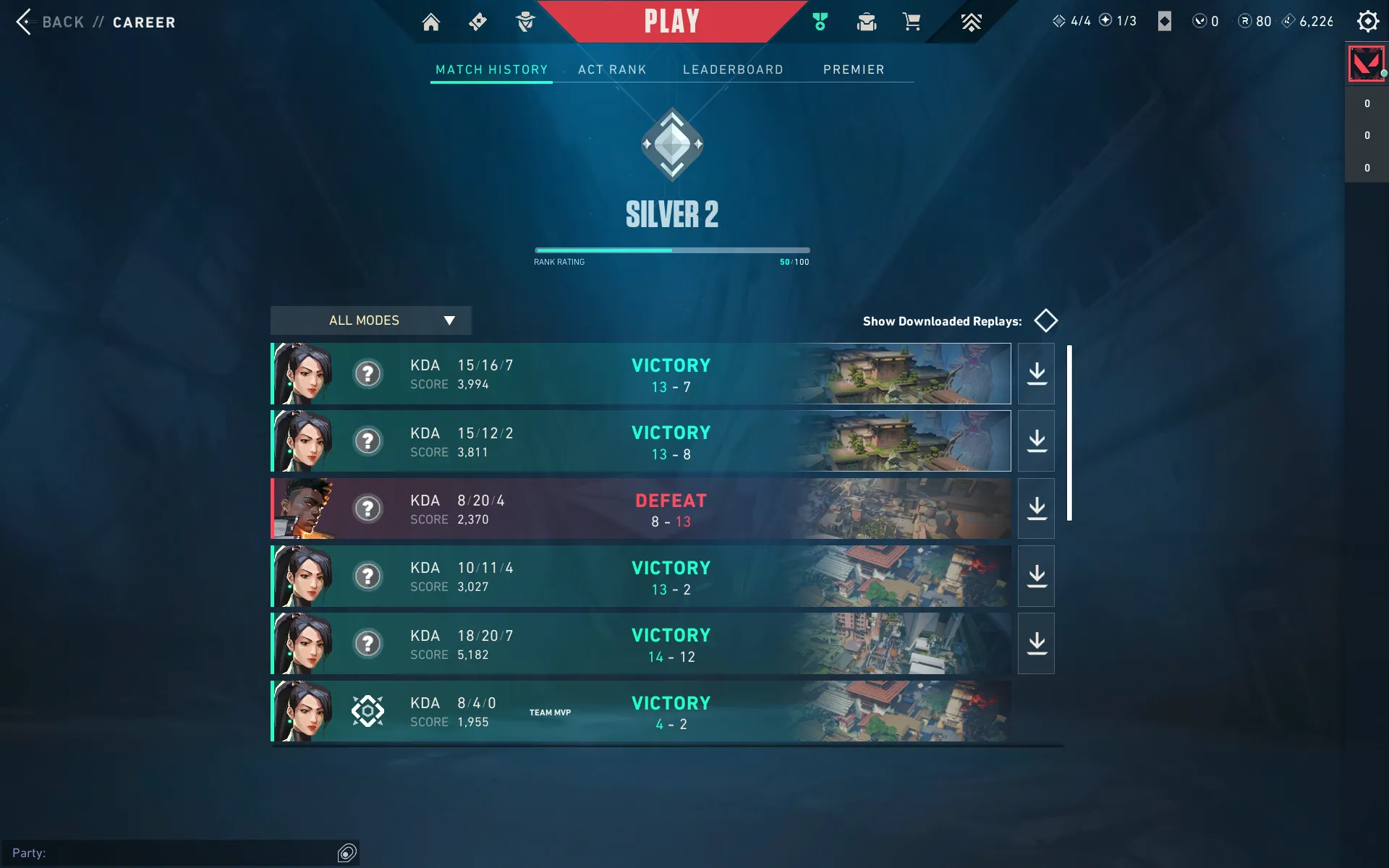Download replay for the 13-8 victory
This screenshot has width=1389, height=868.
pos(1037,441)
